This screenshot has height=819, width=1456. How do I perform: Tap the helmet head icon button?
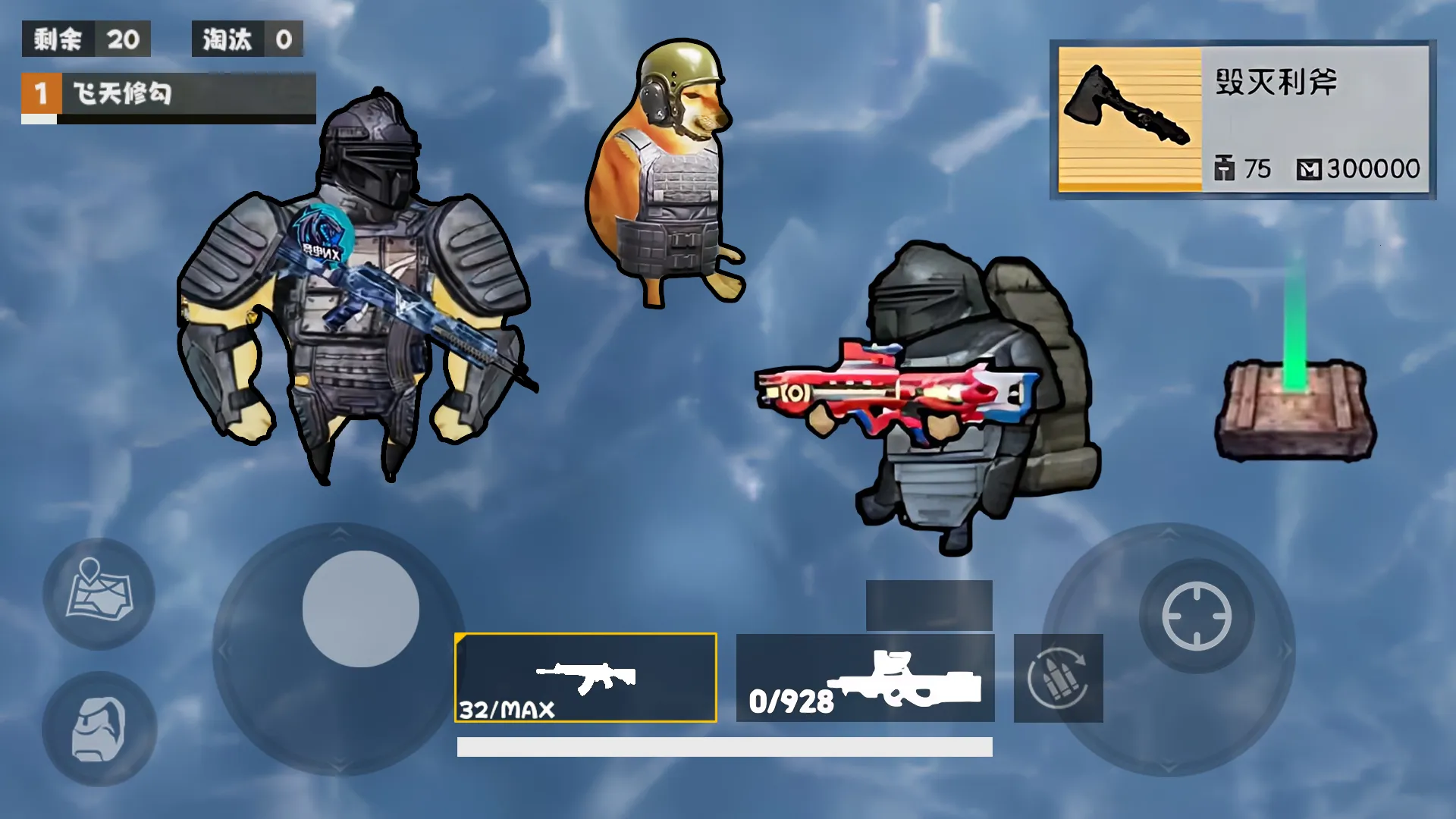pyautogui.click(x=99, y=729)
